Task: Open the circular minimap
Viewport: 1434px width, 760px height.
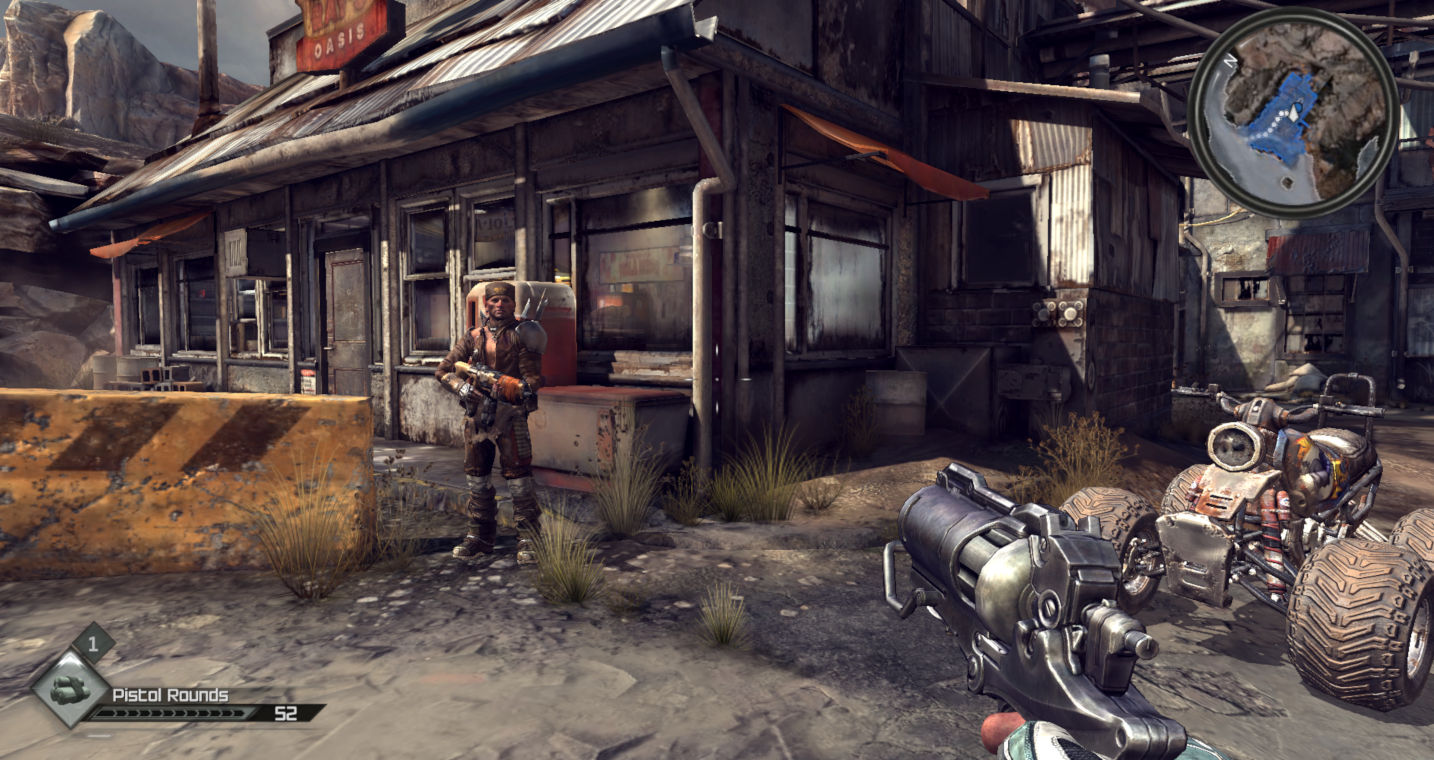Action: [x=1292, y=112]
